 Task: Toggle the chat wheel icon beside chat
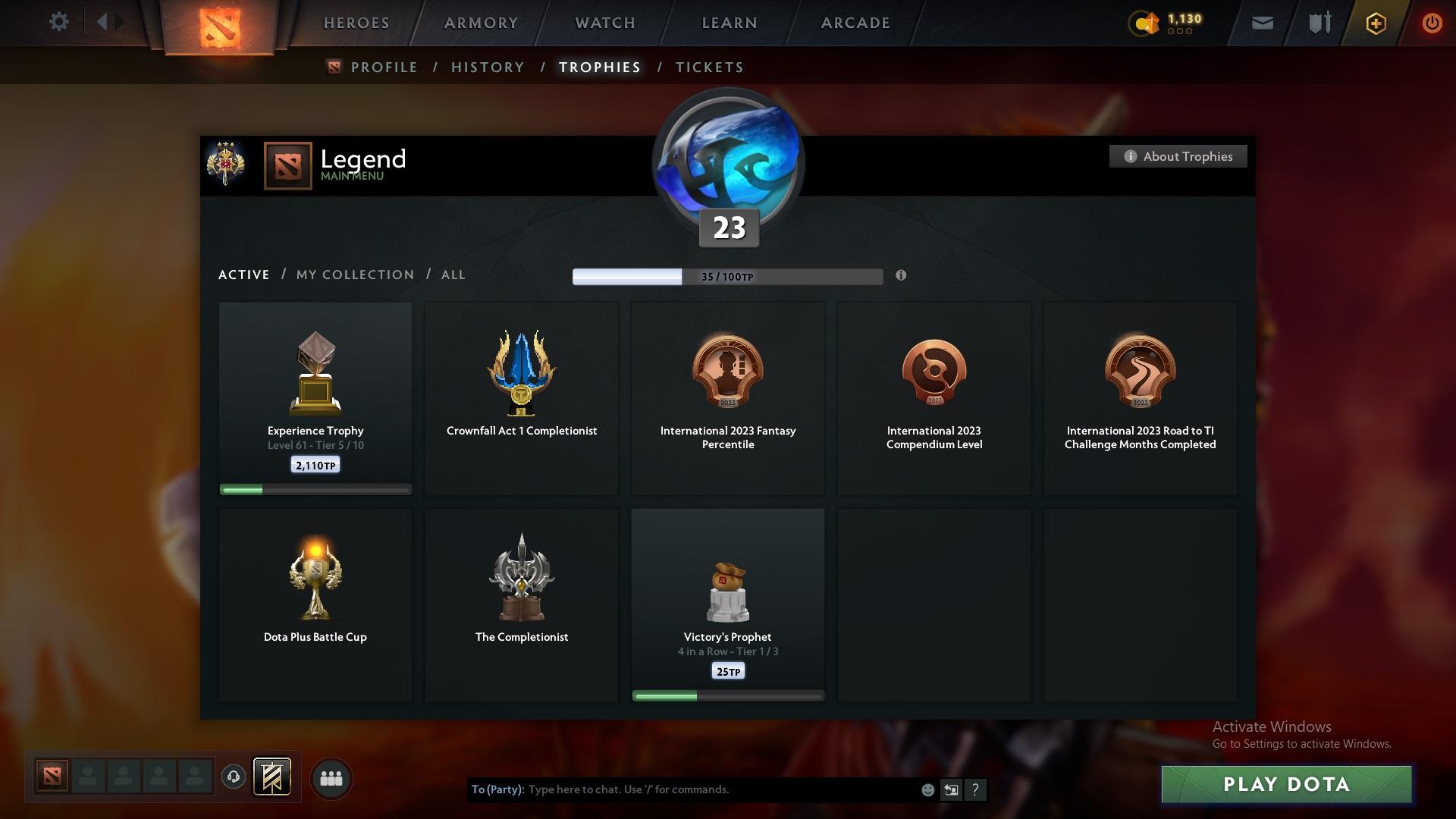pyautogui.click(x=951, y=789)
